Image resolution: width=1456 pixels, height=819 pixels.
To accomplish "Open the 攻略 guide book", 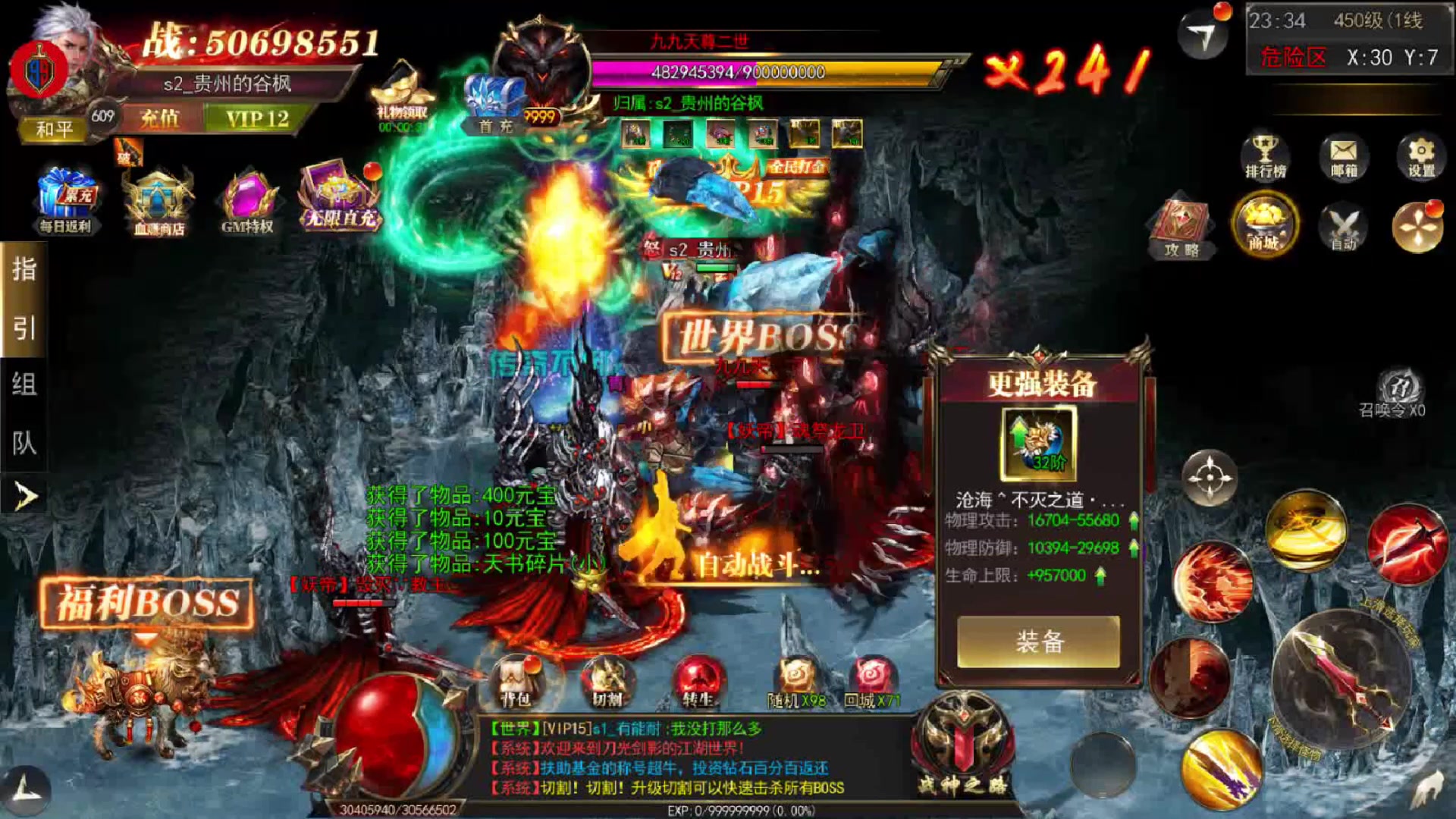I will (1181, 227).
